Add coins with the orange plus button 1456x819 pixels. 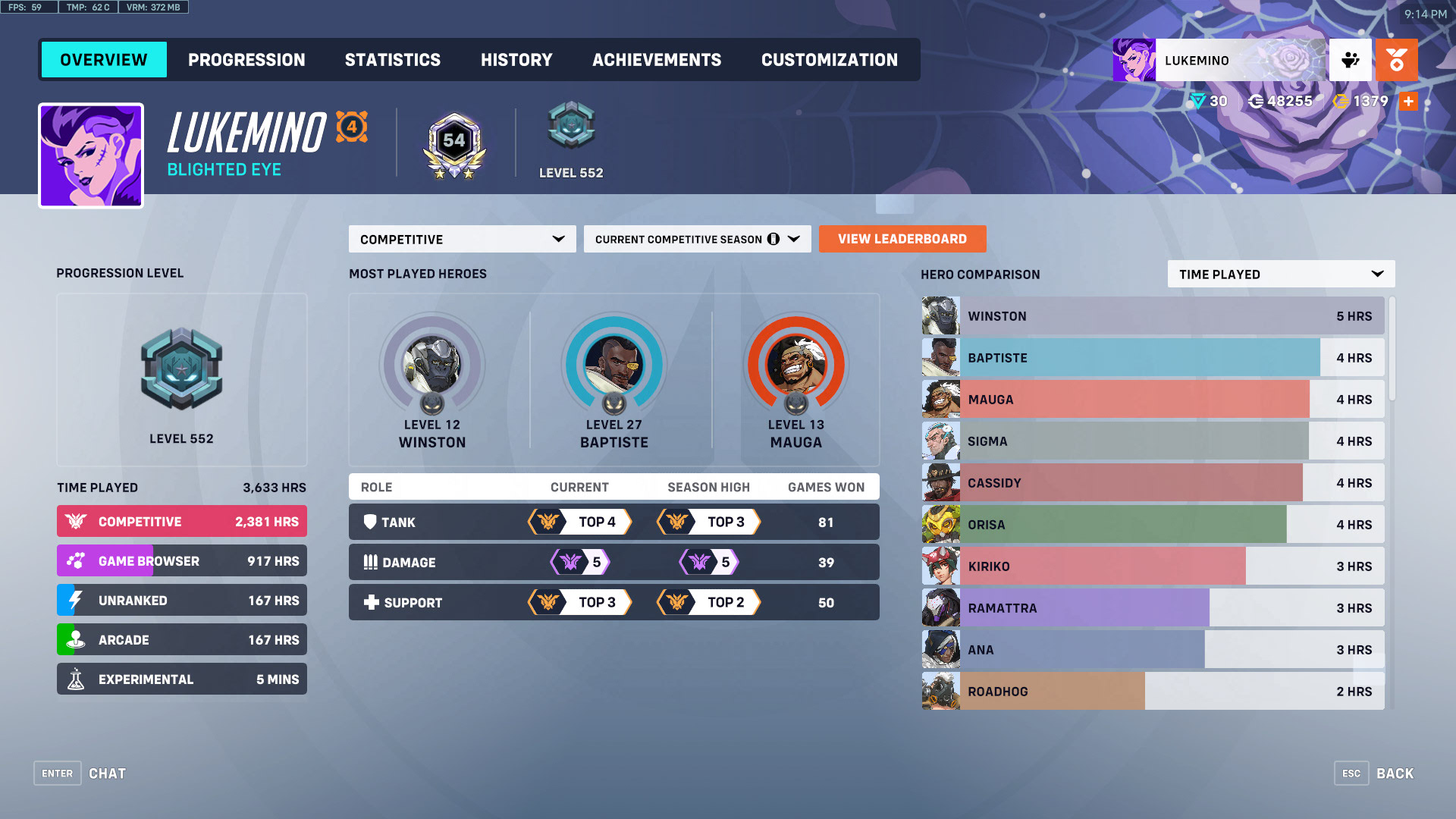pyautogui.click(x=1408, y=101)
